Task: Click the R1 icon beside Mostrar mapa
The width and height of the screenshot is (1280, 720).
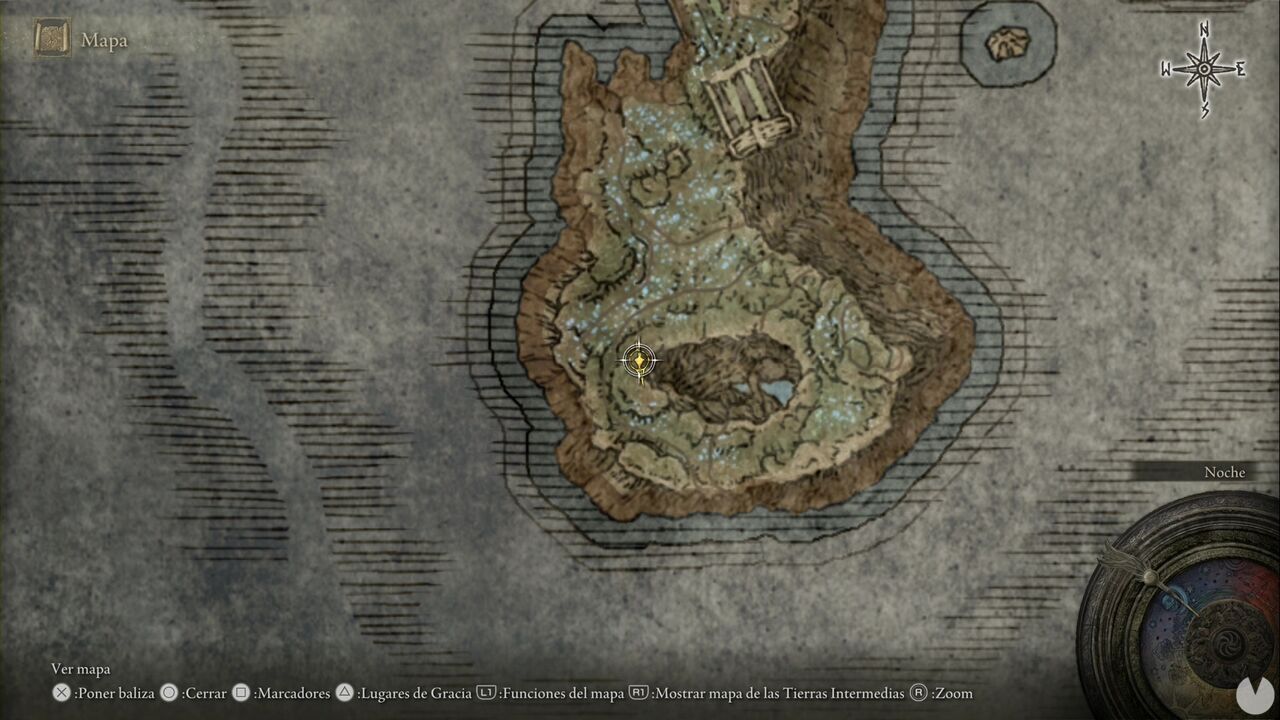Action: [x=639, y=692]
